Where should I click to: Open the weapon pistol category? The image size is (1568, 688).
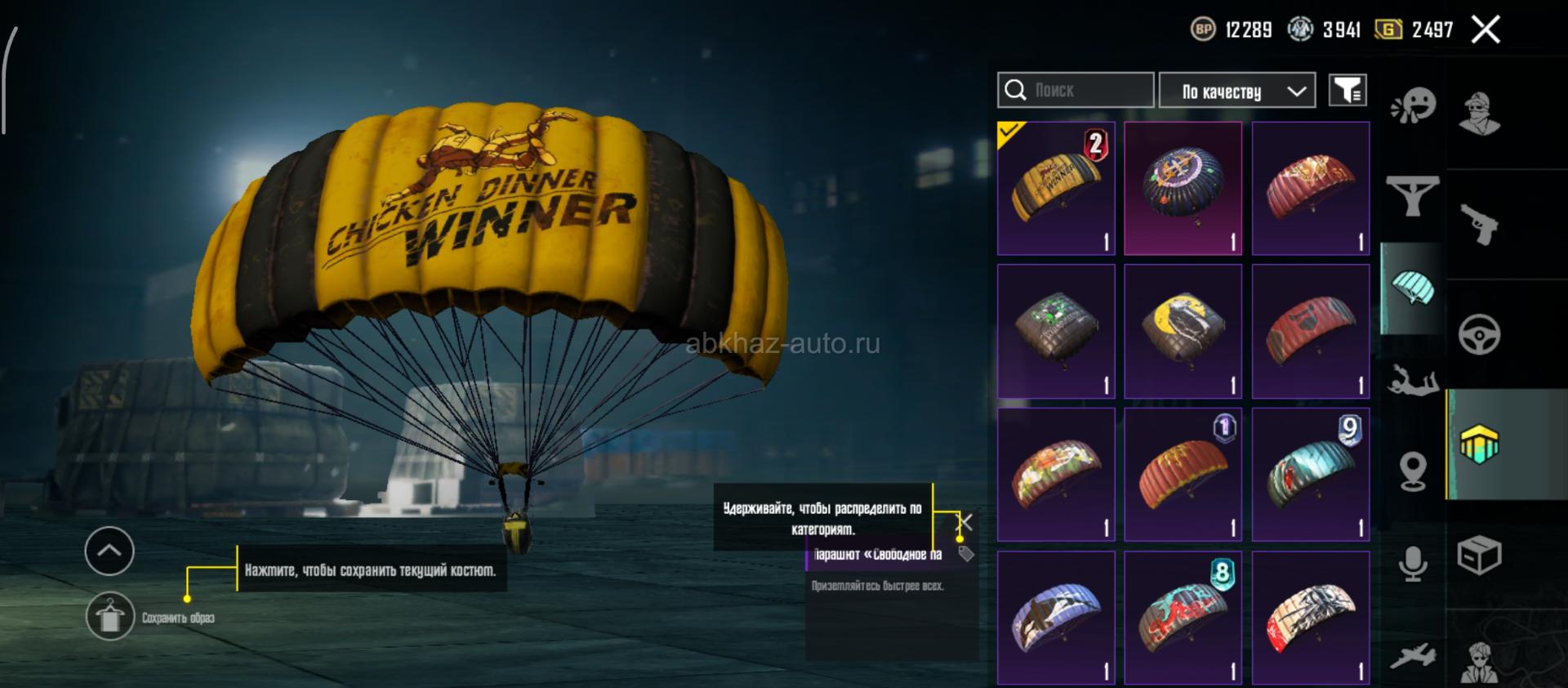click(x=1479, y=223)
